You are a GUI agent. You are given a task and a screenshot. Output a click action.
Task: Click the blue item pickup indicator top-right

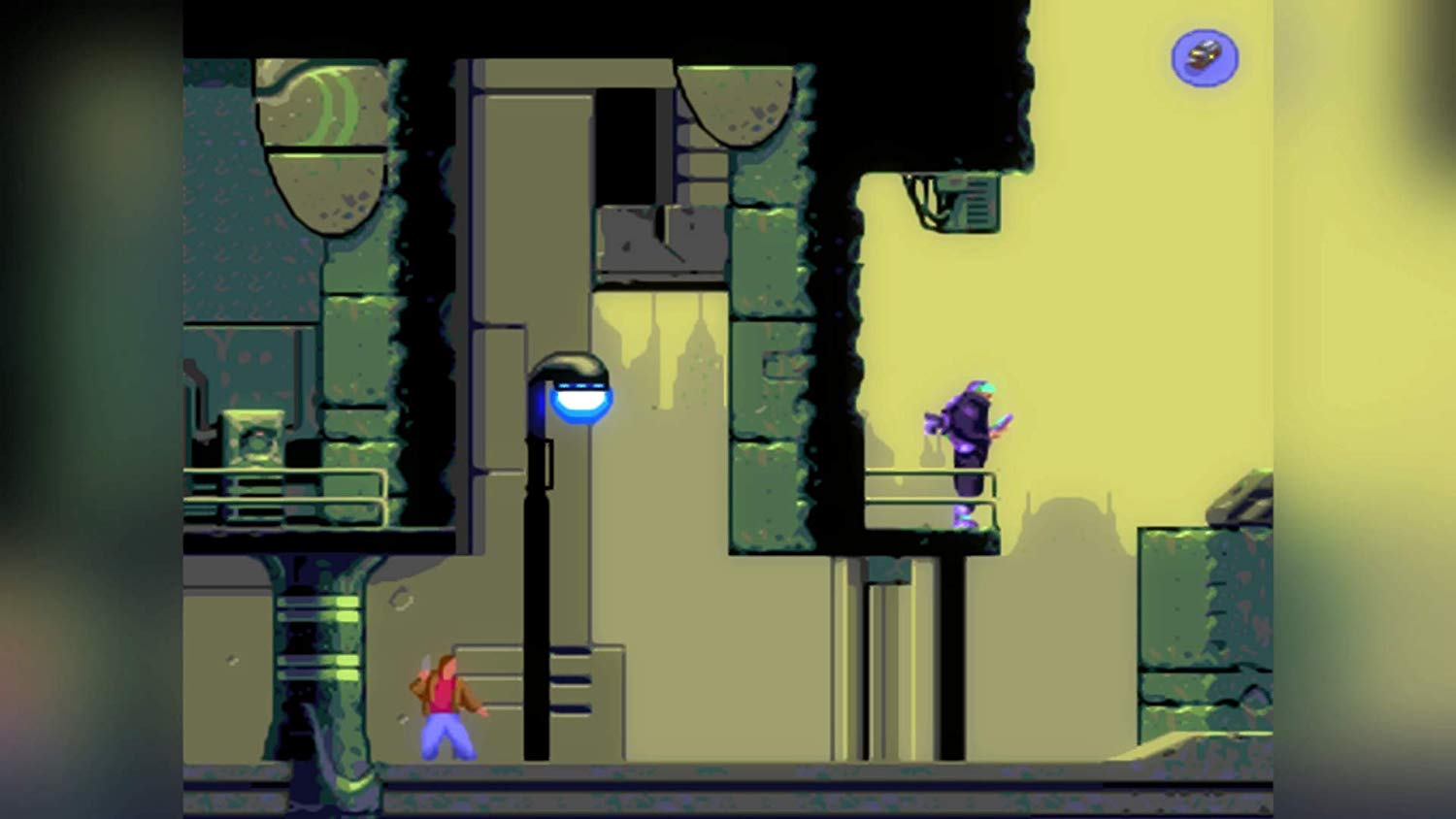[1204, 58]
